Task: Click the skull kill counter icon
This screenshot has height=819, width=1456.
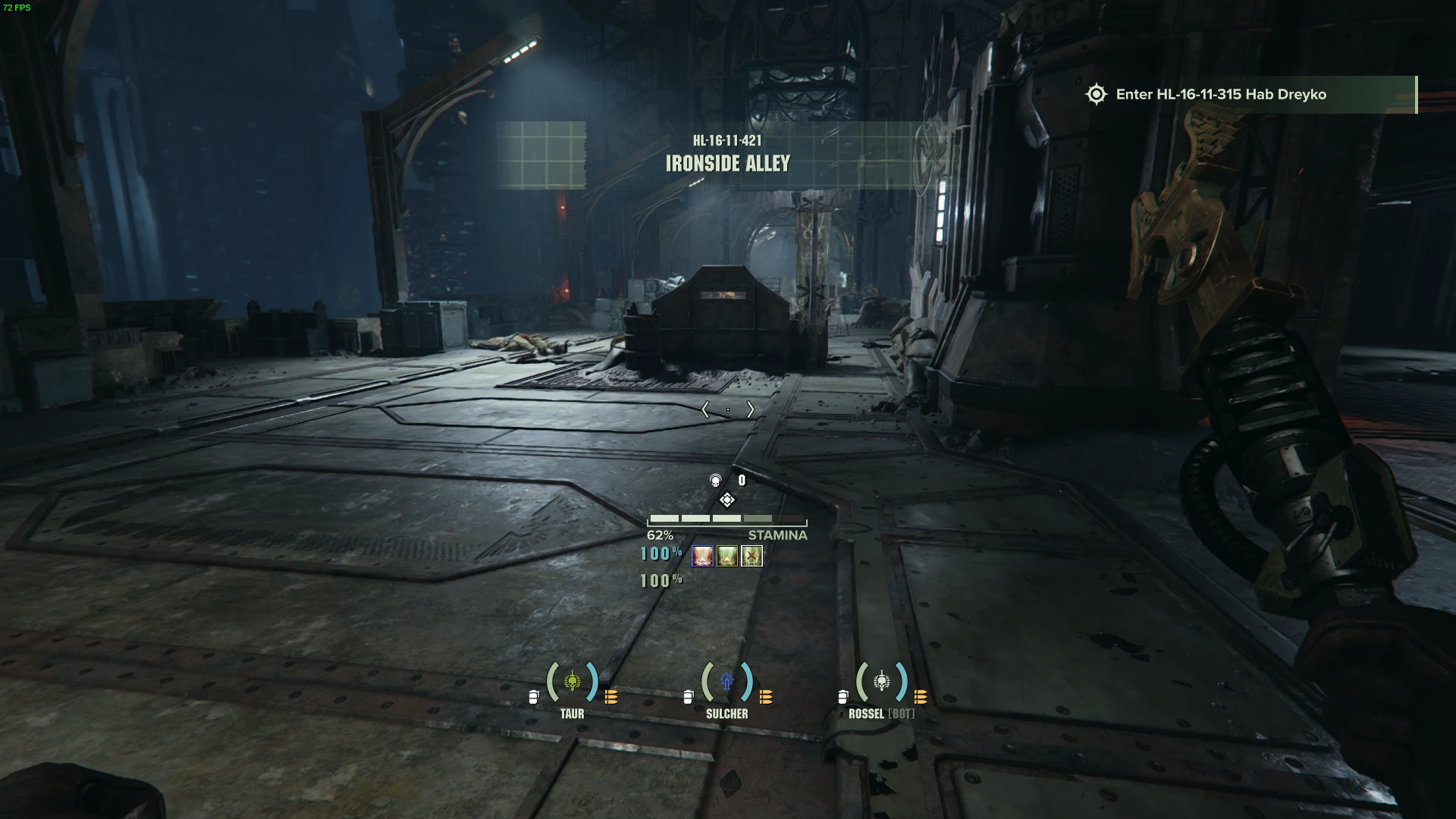Action: [x=715, y=480]
